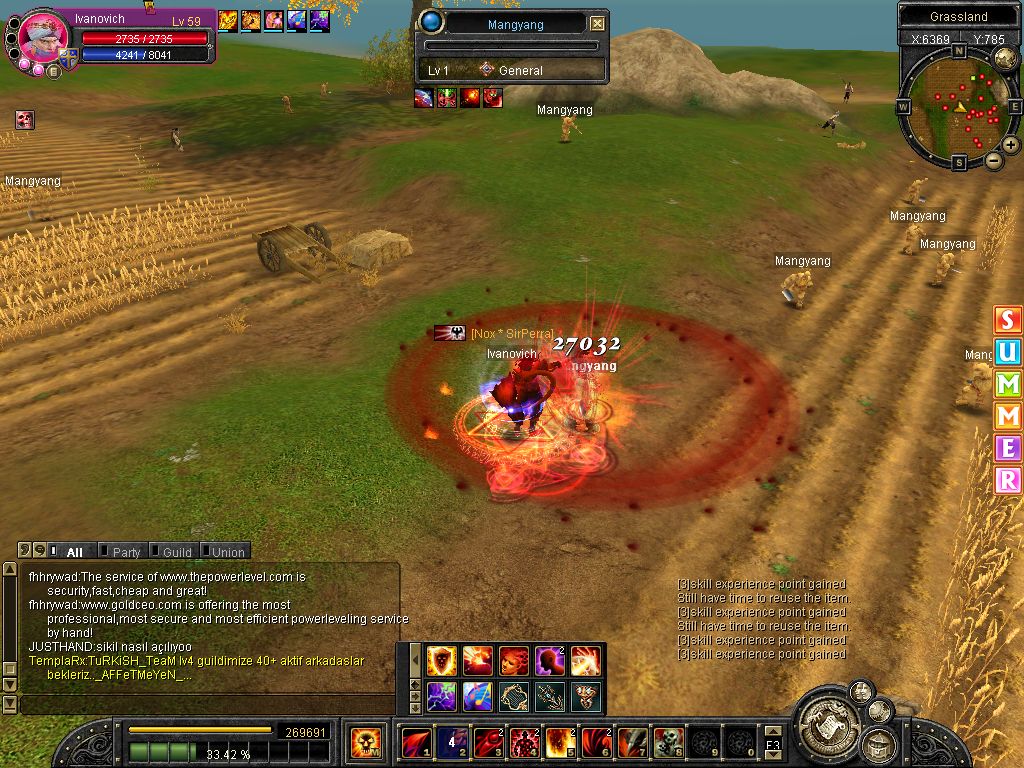Activate the red slash skill in slot 1
Image resolution: width=1024 pixels, height=768 pixels.
point(416,743)
